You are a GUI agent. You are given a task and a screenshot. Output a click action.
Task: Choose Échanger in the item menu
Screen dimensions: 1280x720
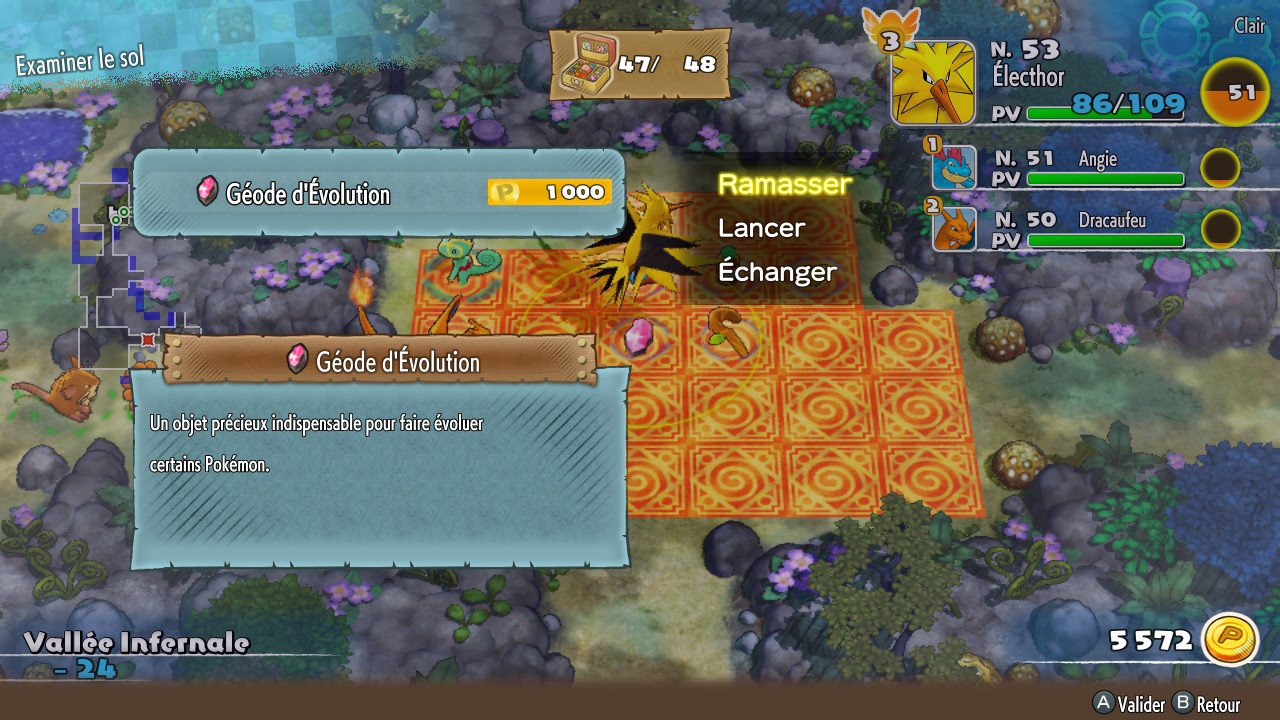coord(777,272)
